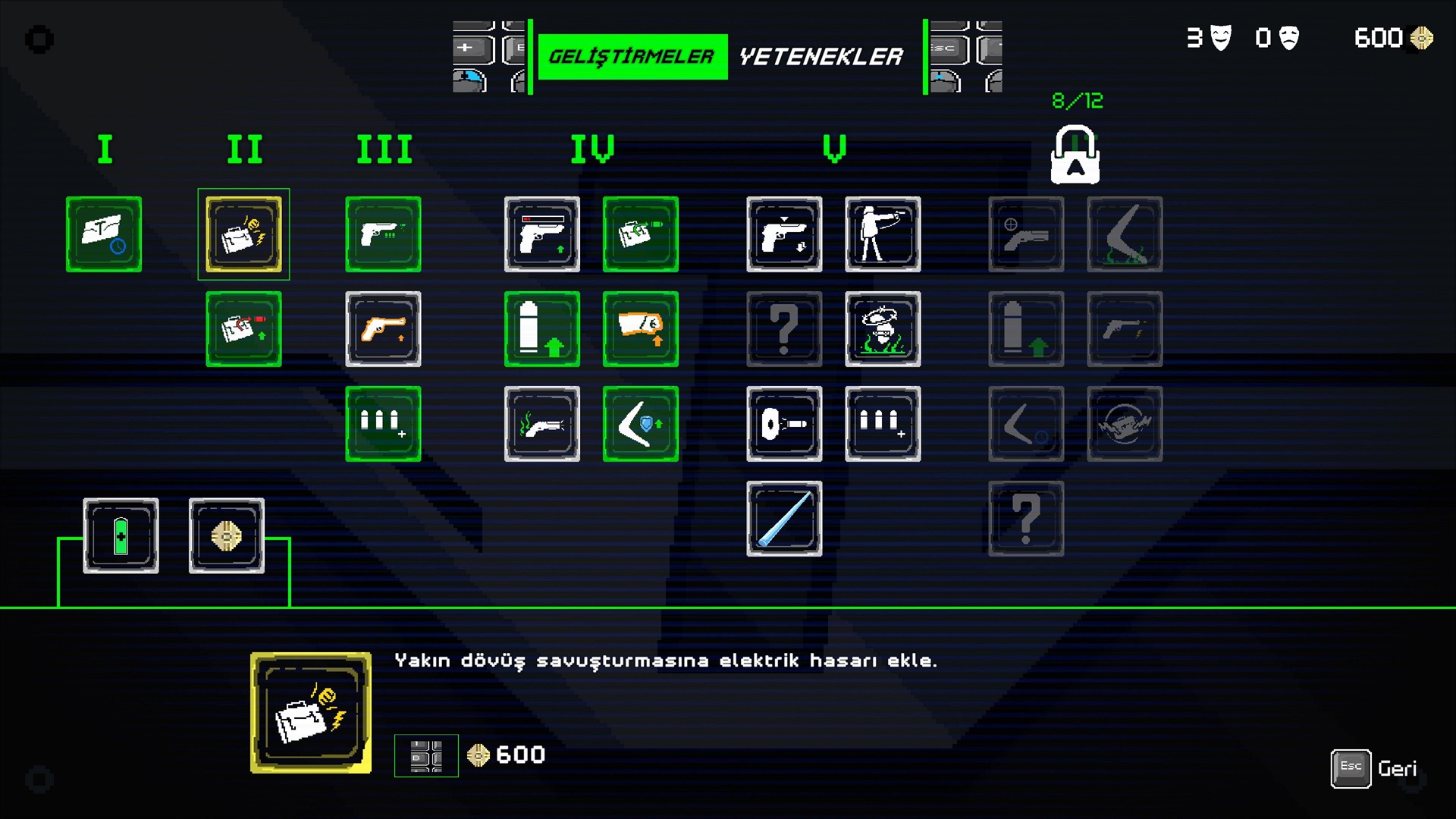Select the electric briefcase upgrade in tier II
This screenshot has width=1456, height=819.
point(243,234)
